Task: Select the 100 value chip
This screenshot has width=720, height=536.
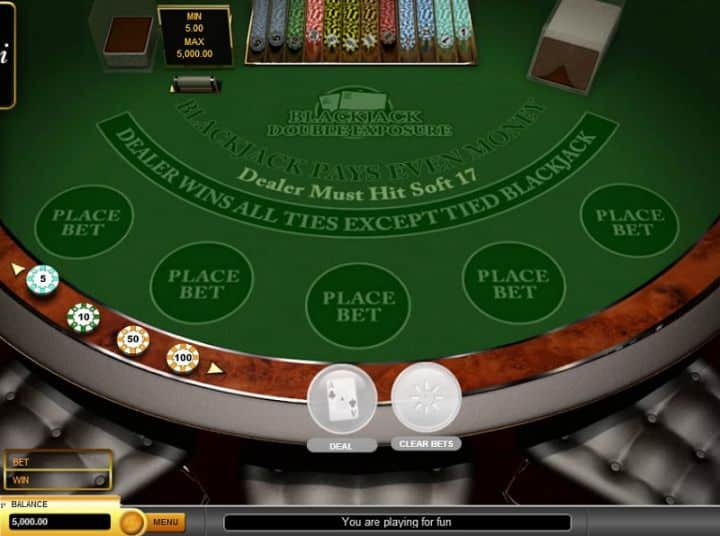Action: coord(182,357)
